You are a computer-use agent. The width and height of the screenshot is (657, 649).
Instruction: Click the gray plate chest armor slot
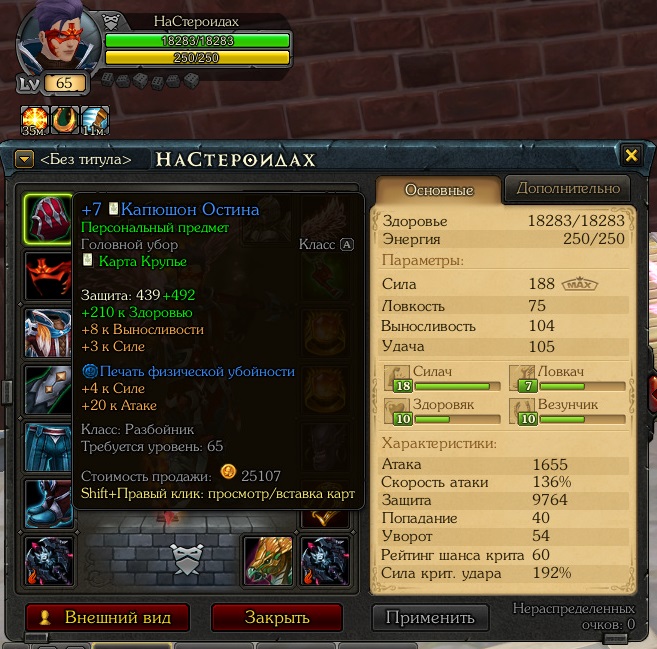point(47,389)
